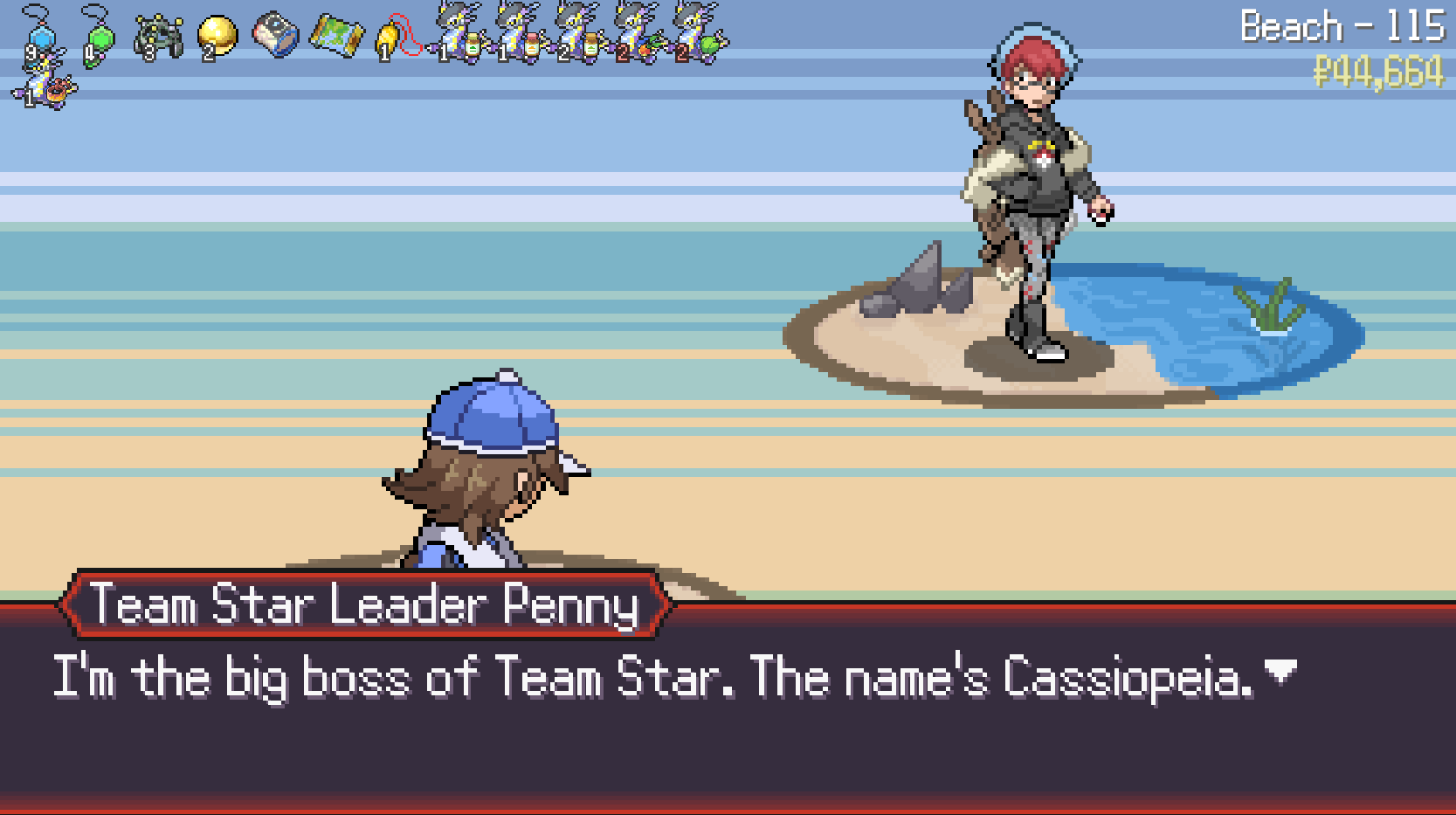This screenshot has width=1456, height=815.
Task: Advance the dialogue with the white arrow
Action: [1280, 672]
